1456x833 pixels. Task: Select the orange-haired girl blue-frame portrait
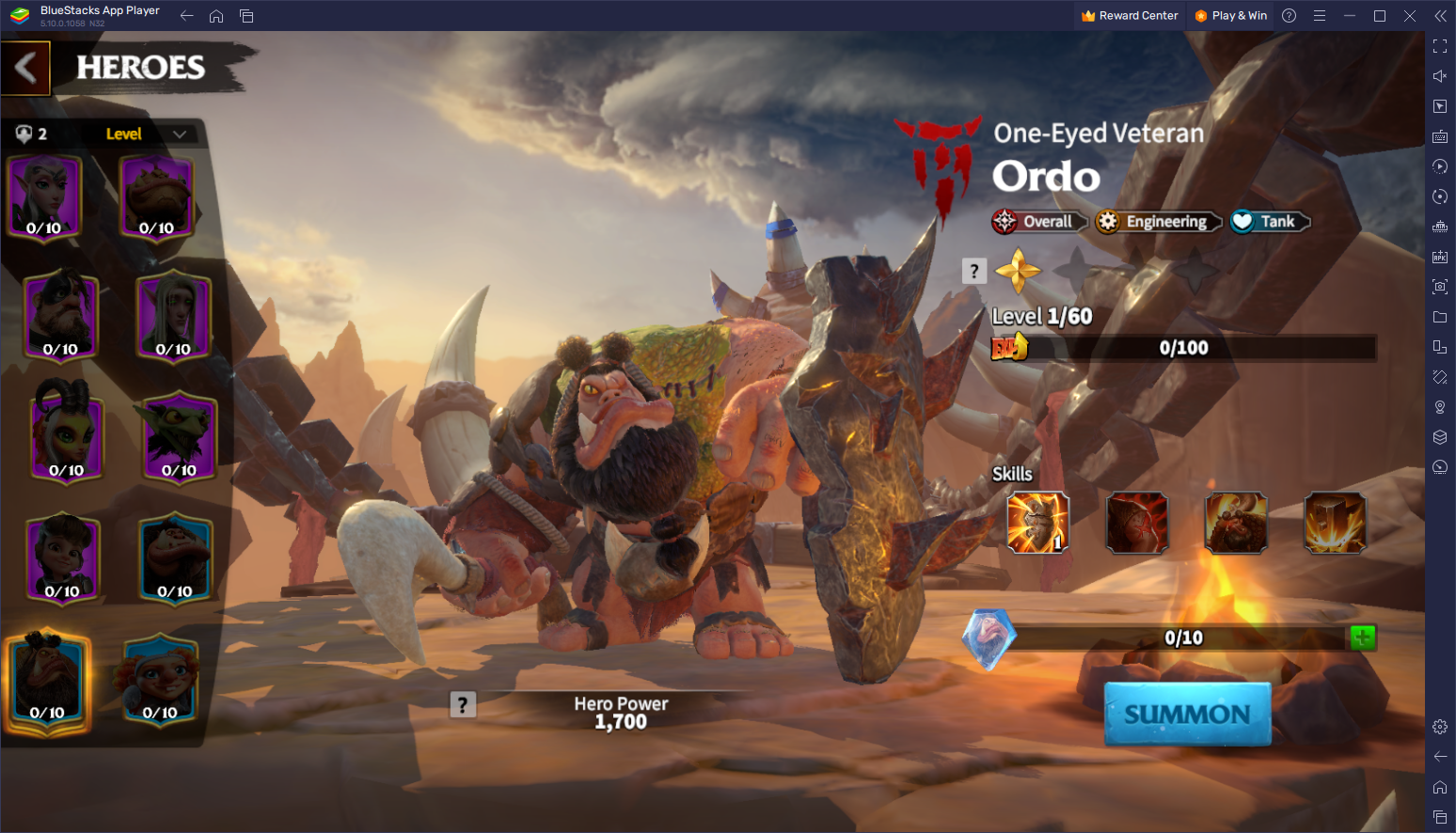pyautogui.click(x=160, y=680)
